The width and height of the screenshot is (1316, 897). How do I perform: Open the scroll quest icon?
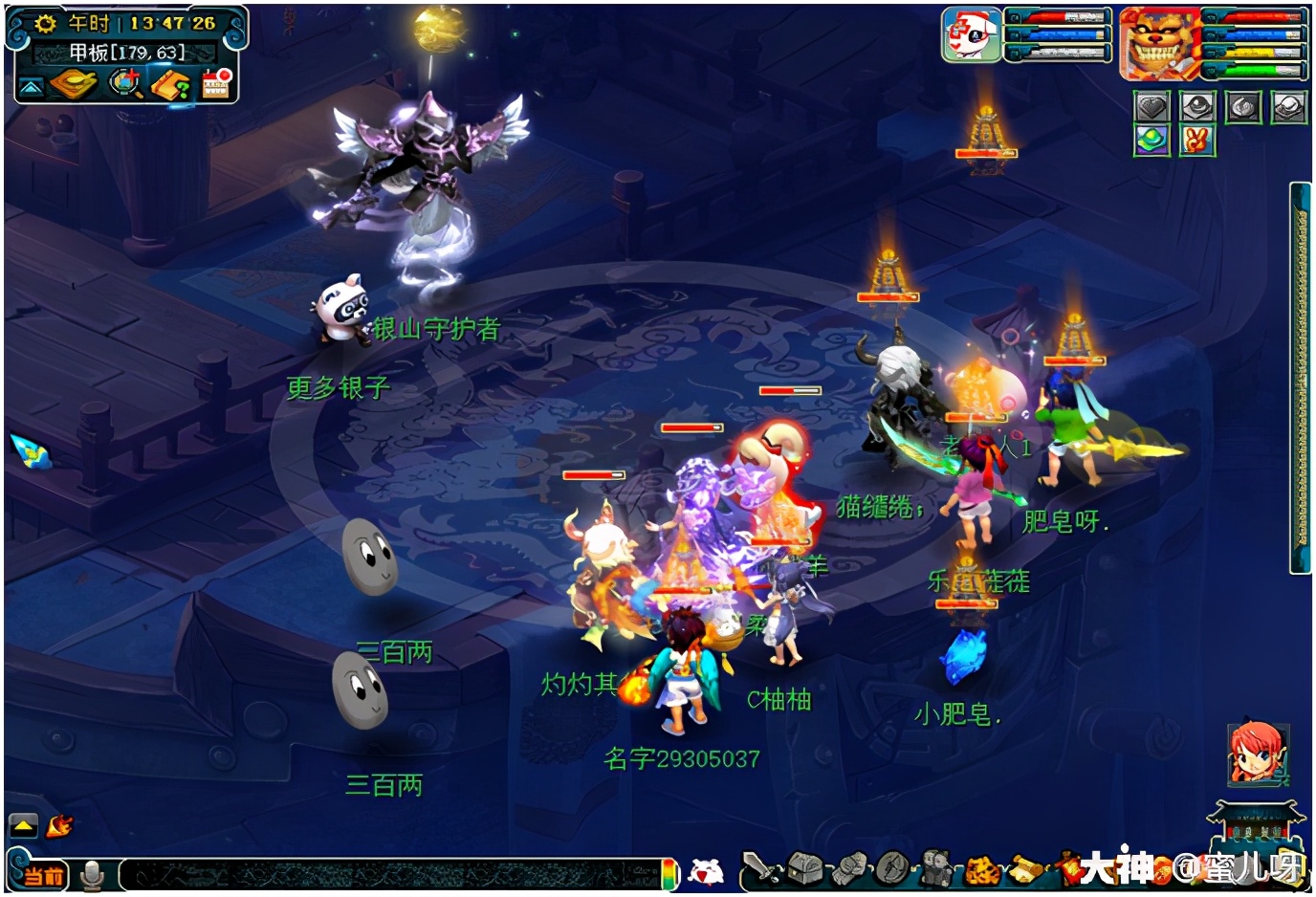(x=1027, y=869)
